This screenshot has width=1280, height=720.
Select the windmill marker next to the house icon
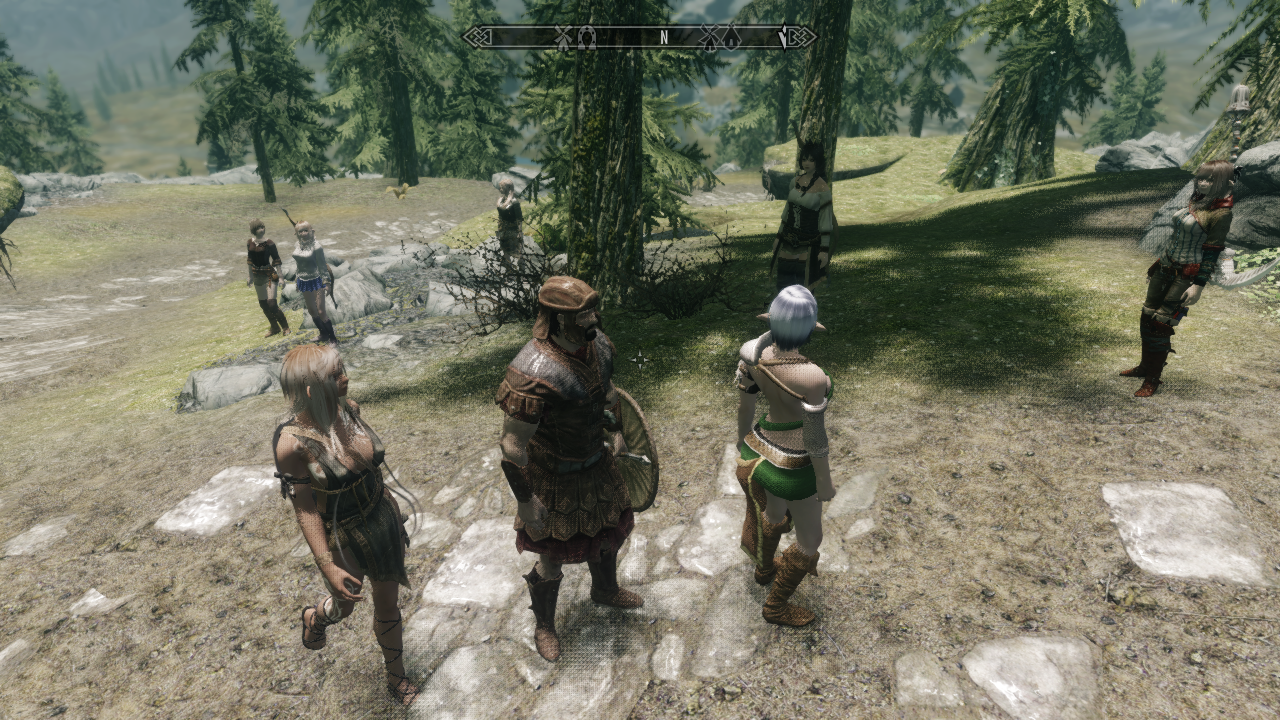[x=708, y=37]
